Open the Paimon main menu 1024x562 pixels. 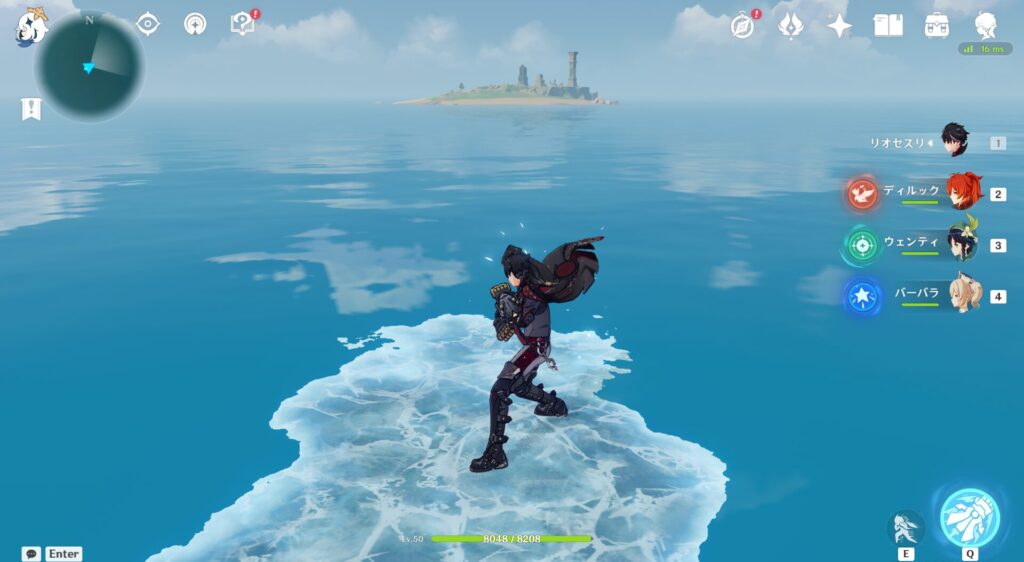pyautogui.click(x=31, y=27)
